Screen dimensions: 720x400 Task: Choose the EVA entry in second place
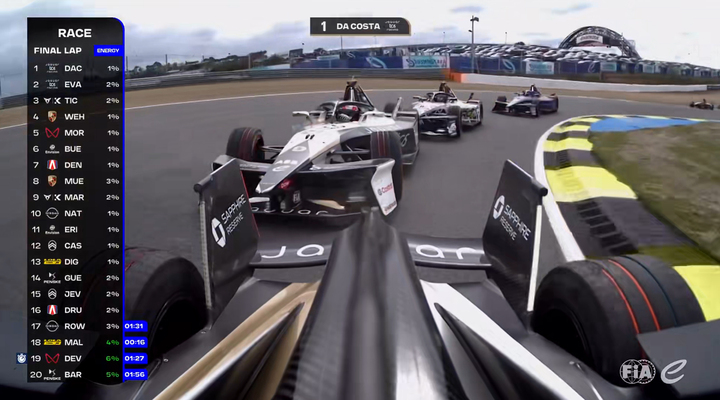pos(76,84)
